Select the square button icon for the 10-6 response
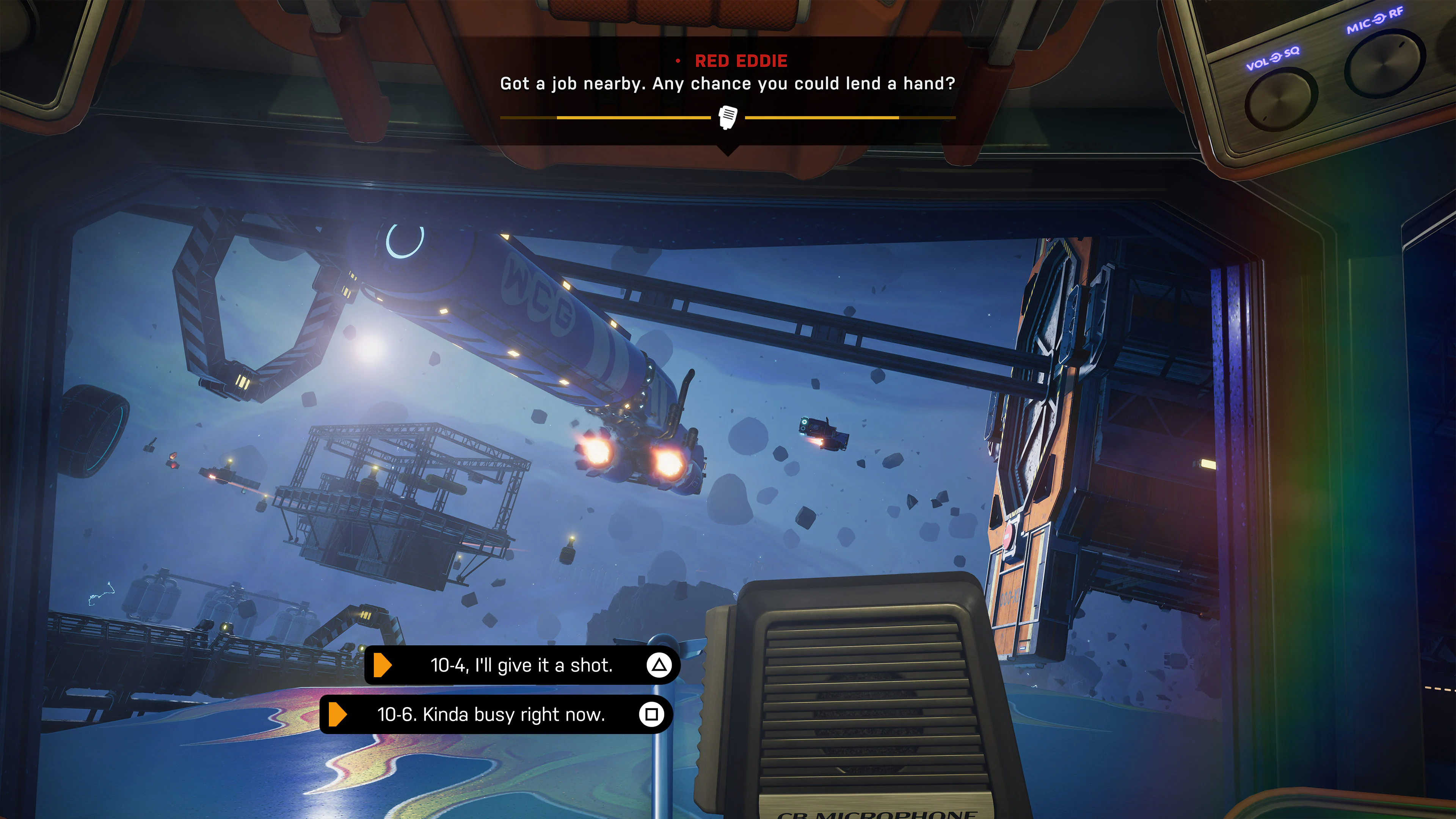The image size is (1456, 819). [x=654, y=714]
